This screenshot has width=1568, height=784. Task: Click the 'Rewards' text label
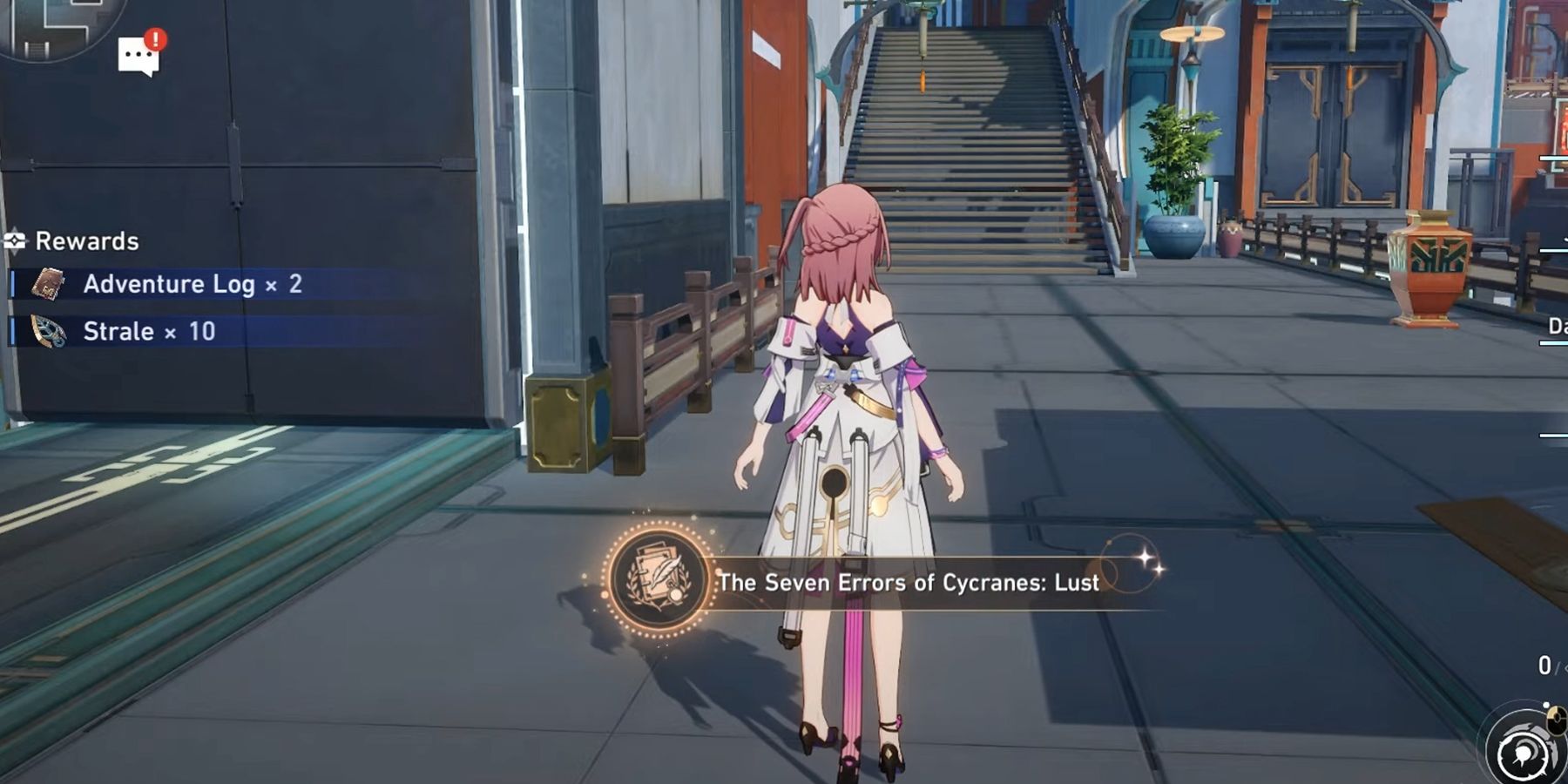pyautogui.click(x=85, y=239)
